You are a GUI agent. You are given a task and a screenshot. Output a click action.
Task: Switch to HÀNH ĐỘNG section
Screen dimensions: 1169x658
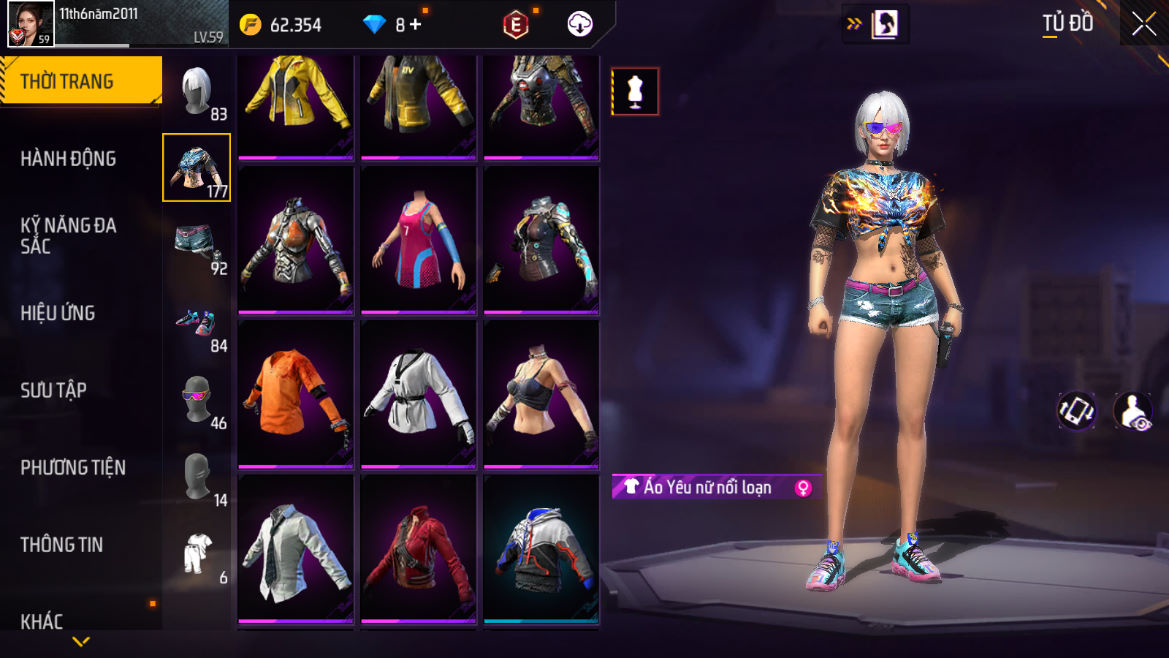(68, 159)
